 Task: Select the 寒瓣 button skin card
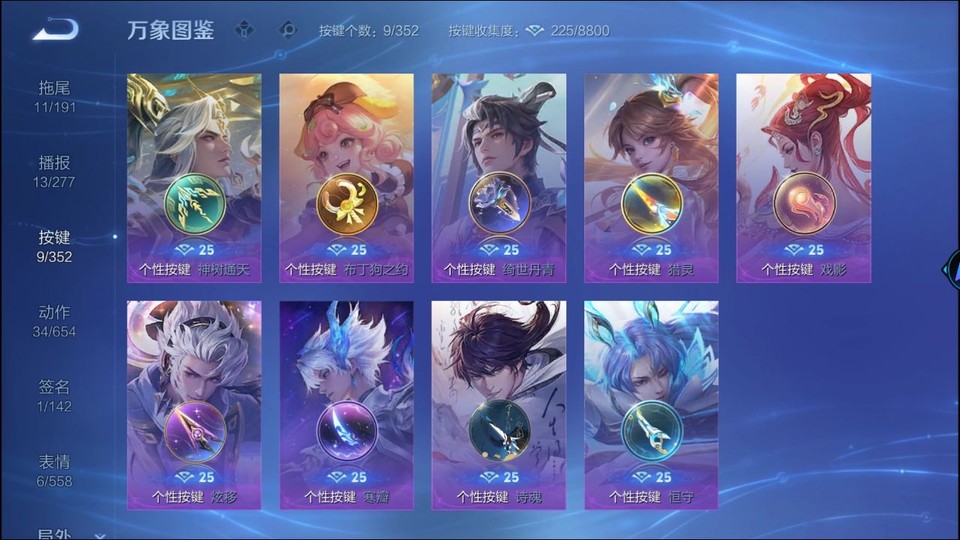click(x=346, y=405)
